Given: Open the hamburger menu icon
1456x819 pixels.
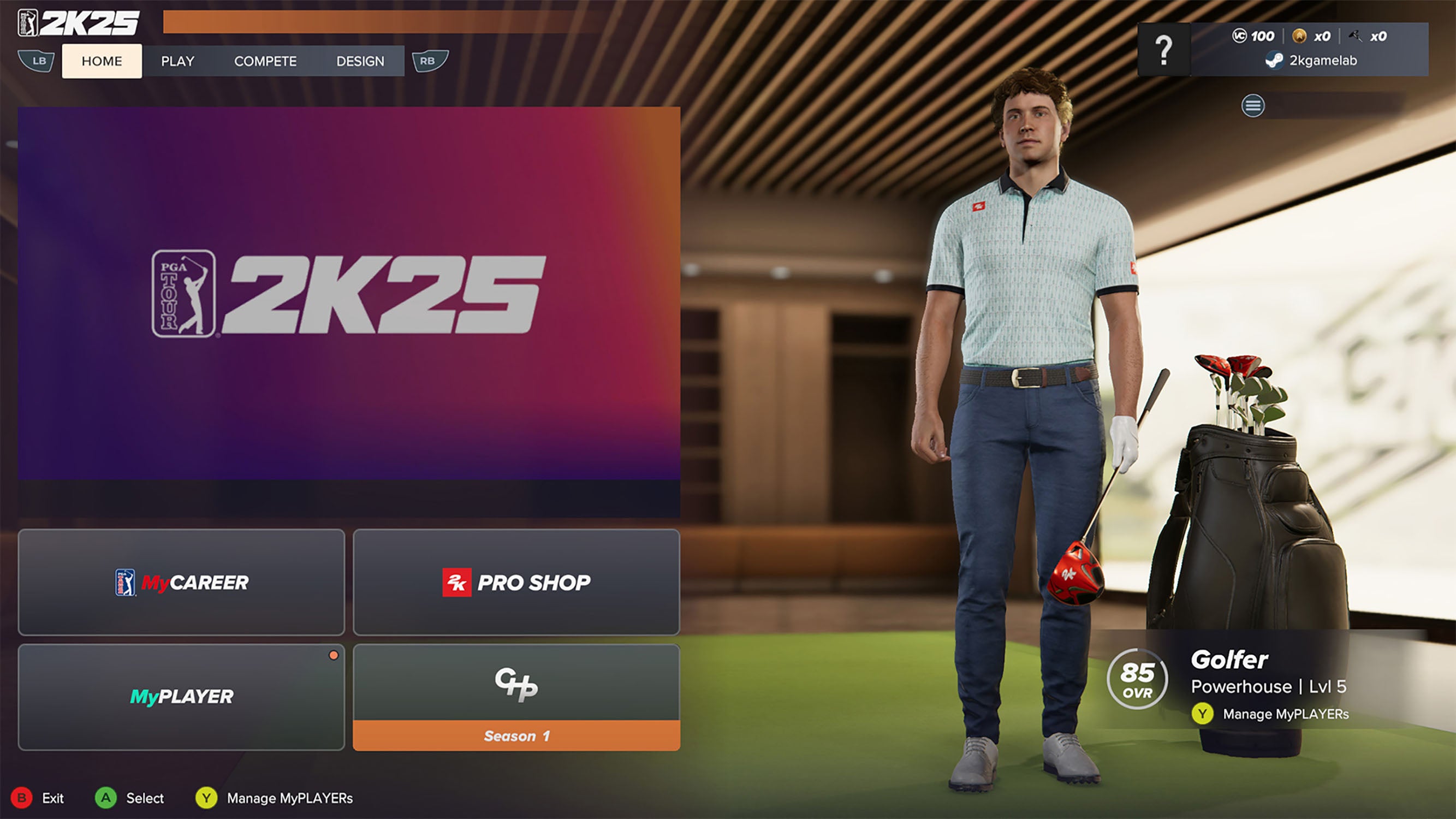Looking at the screenshot, I should pyautogui.click(x=1253, y=106).
